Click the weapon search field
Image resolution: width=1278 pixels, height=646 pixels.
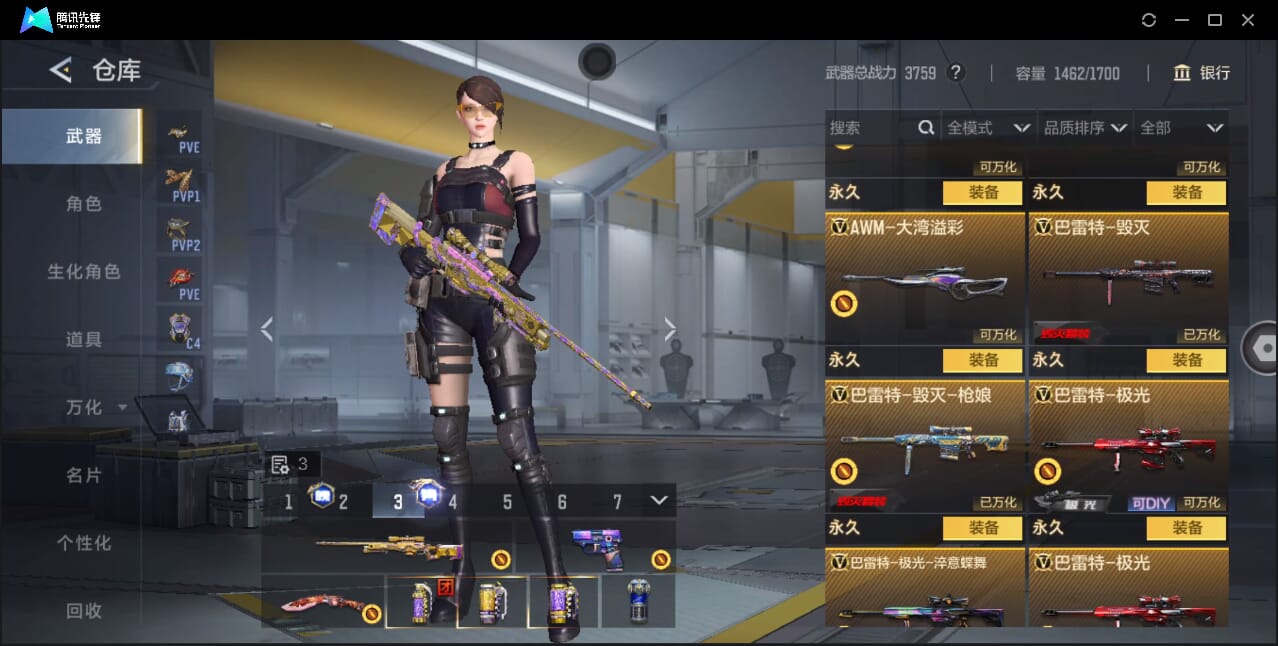click(870, 128)
